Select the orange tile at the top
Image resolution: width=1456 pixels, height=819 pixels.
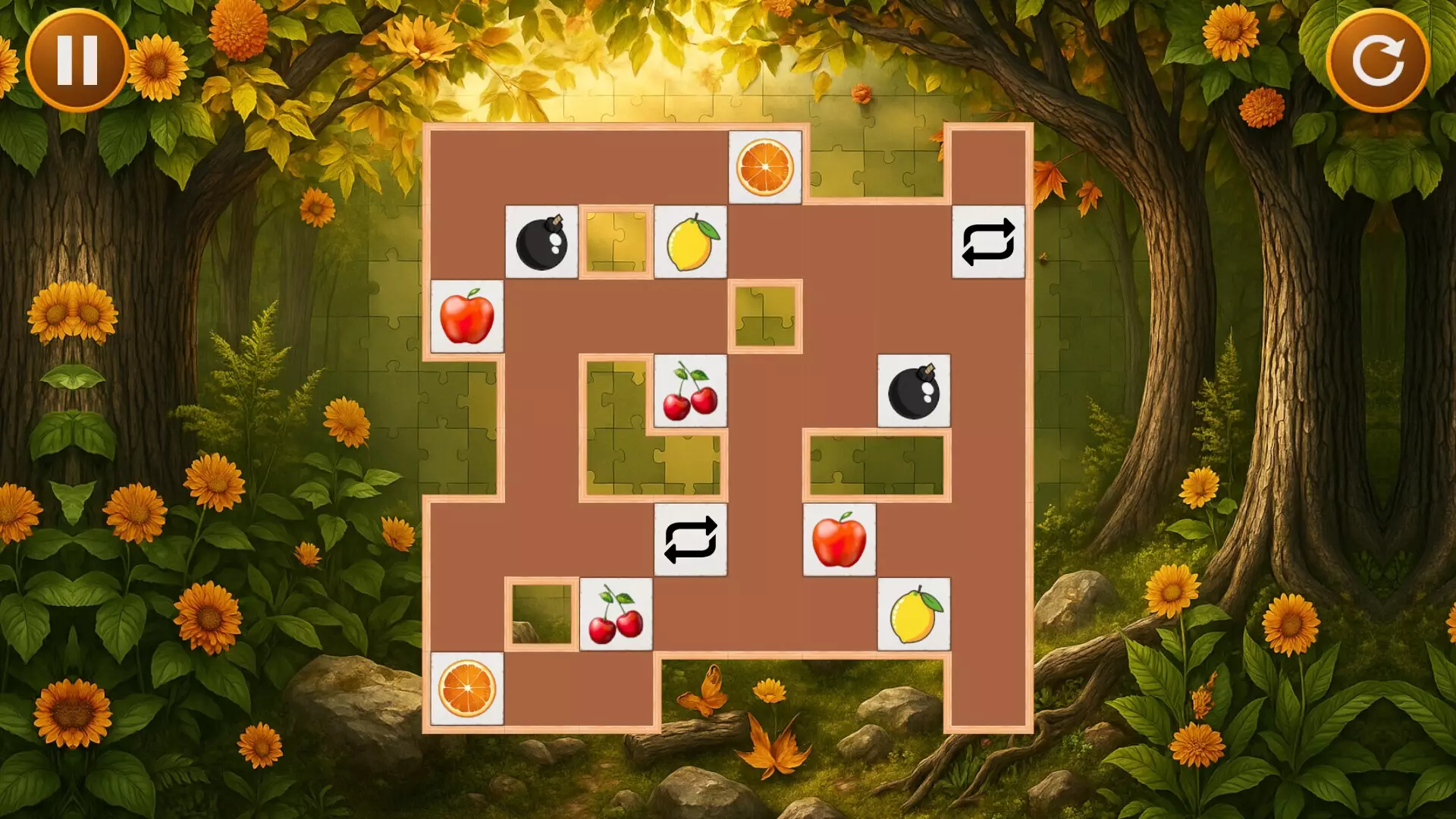pos(766,168)
